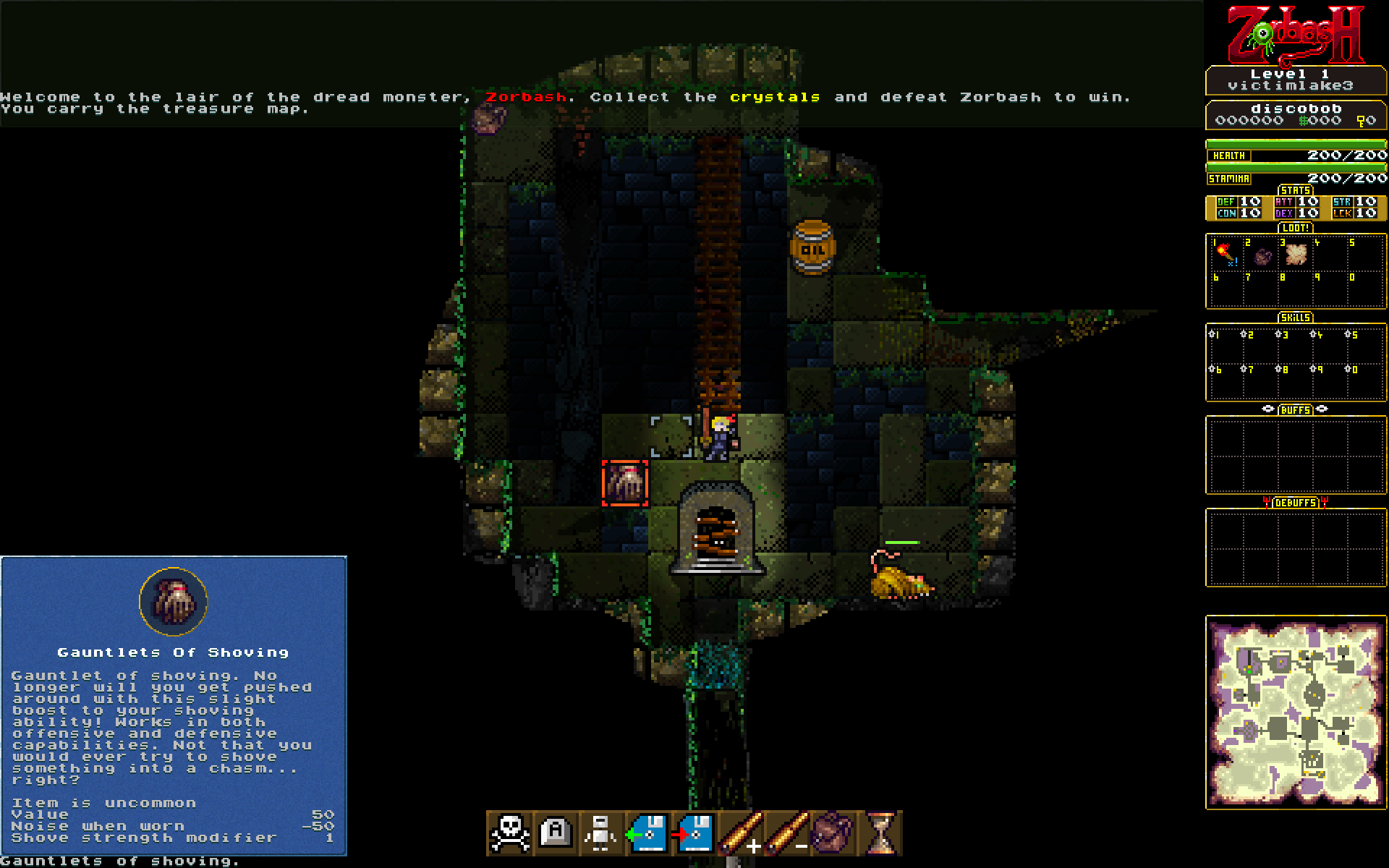1389x868 pixels.
Task: Click the hourglass wait button
Action: coord(880,833)
